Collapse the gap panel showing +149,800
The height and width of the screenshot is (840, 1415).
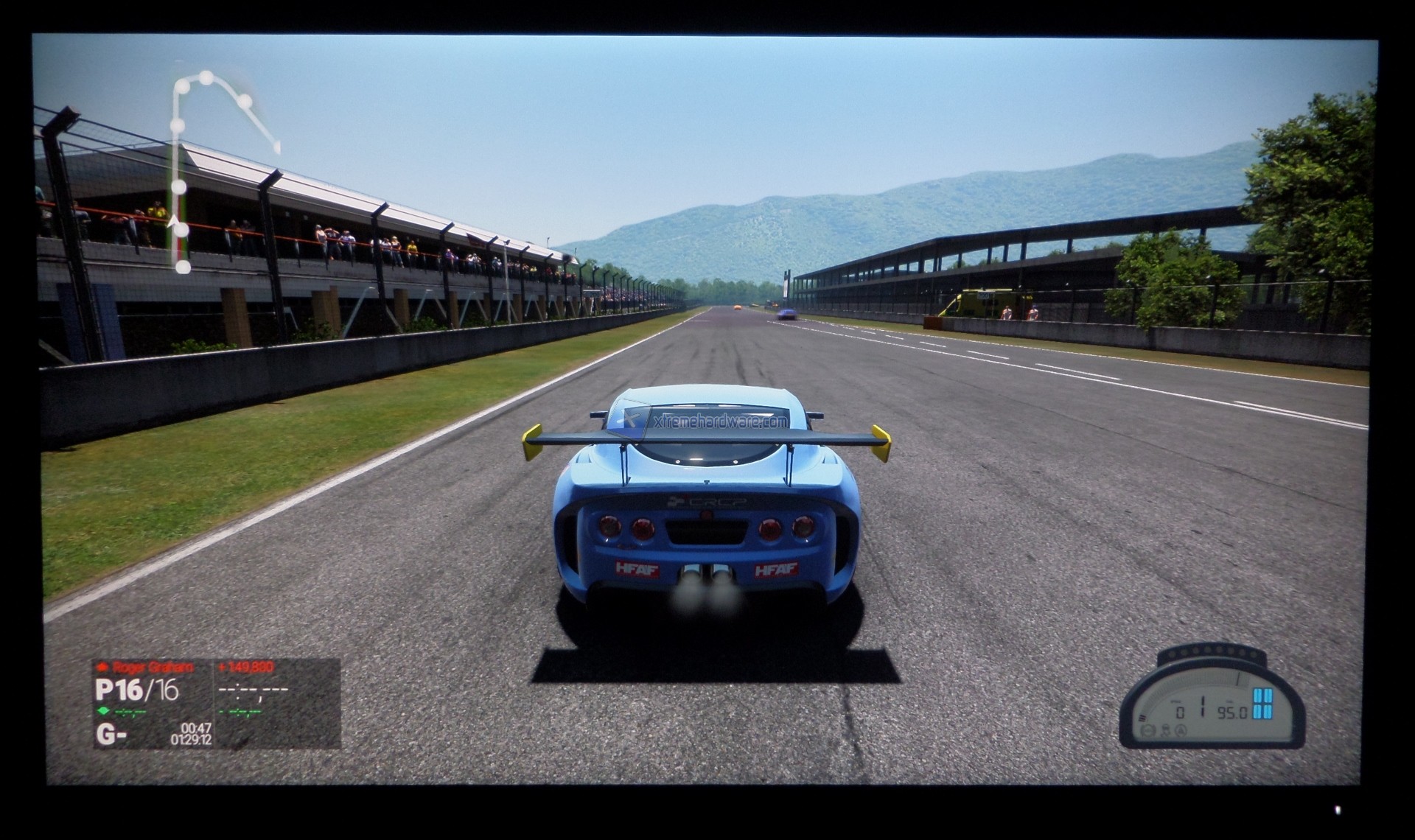247,666
